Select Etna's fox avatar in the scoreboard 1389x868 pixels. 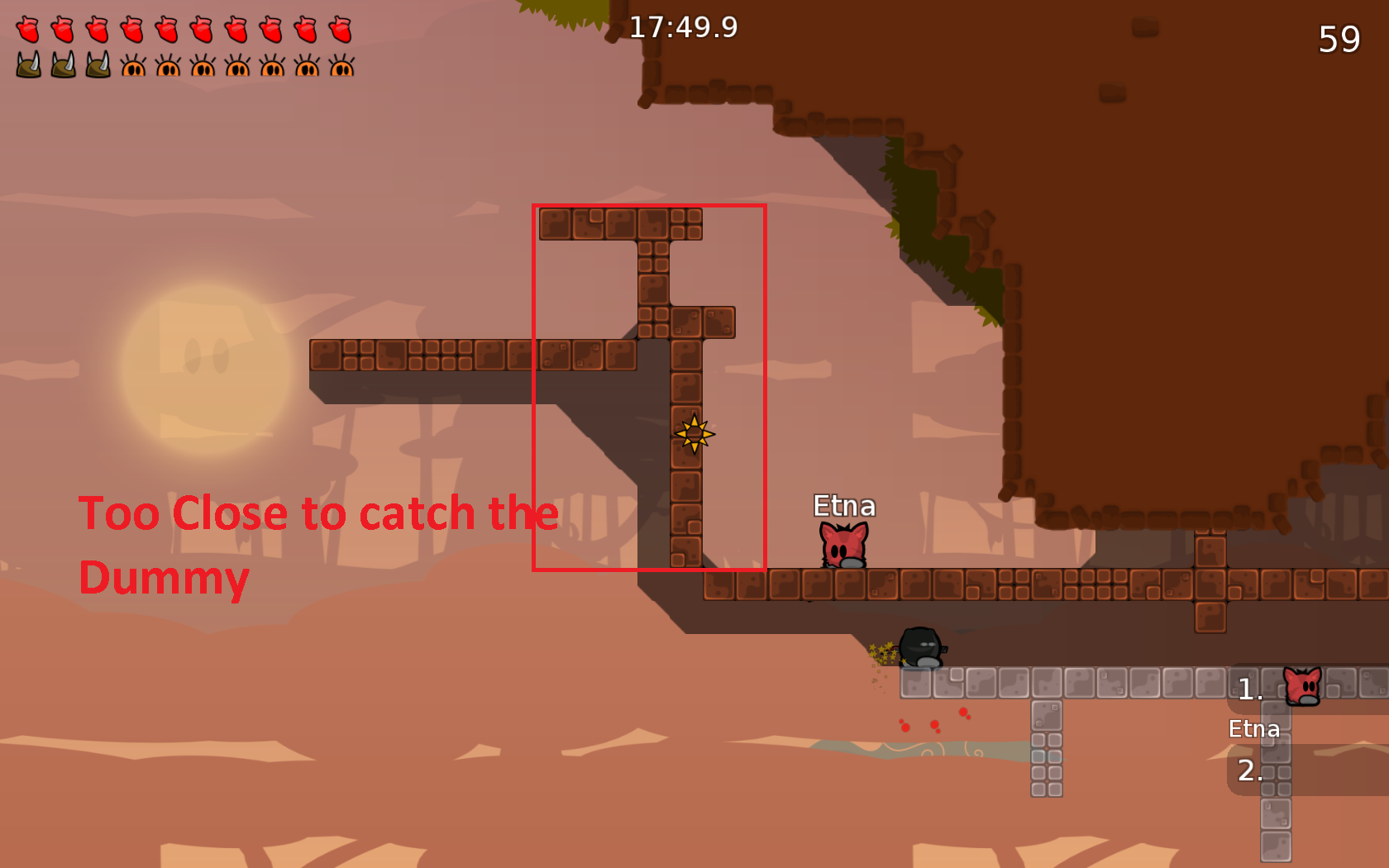[x=1301, y=685]
